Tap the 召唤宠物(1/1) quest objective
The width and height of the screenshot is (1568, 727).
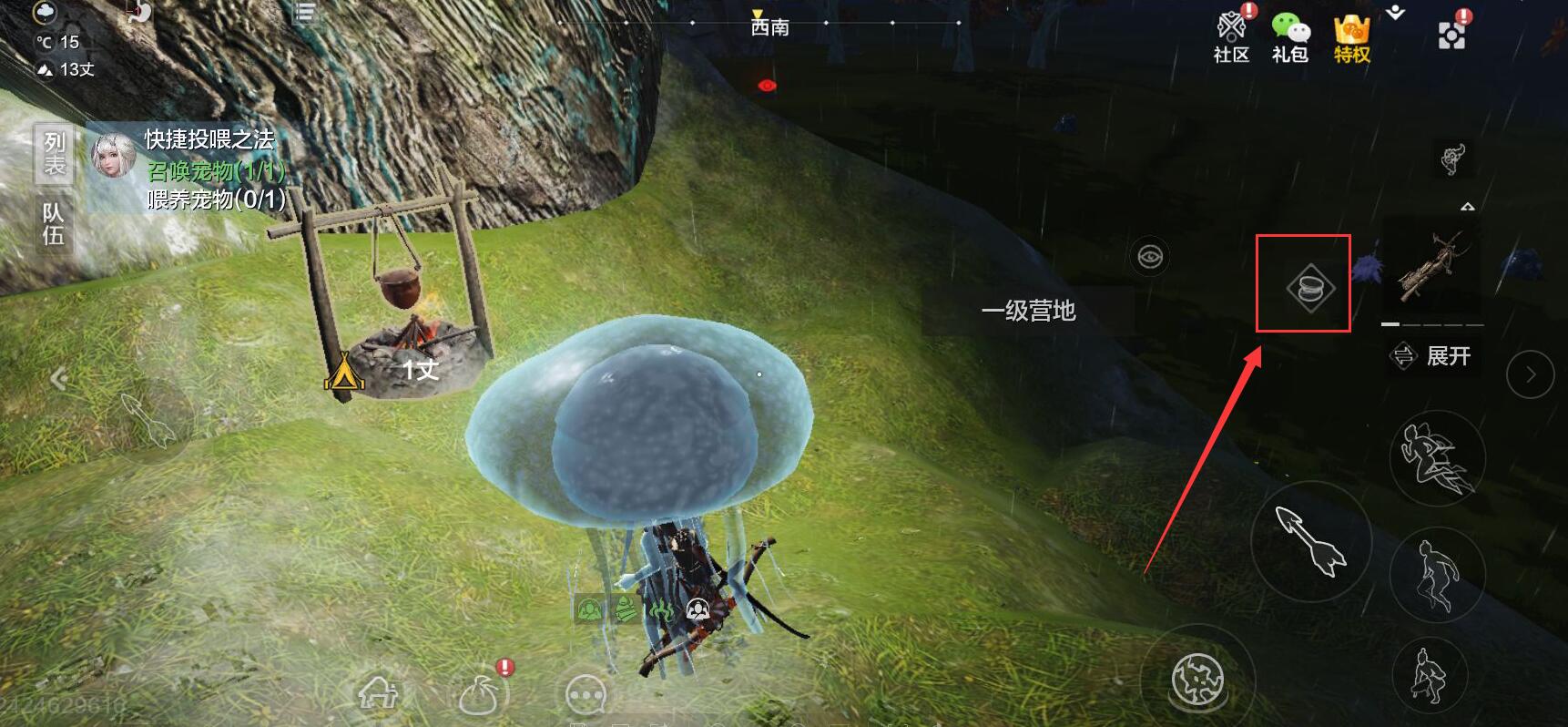tap(211, 169)
